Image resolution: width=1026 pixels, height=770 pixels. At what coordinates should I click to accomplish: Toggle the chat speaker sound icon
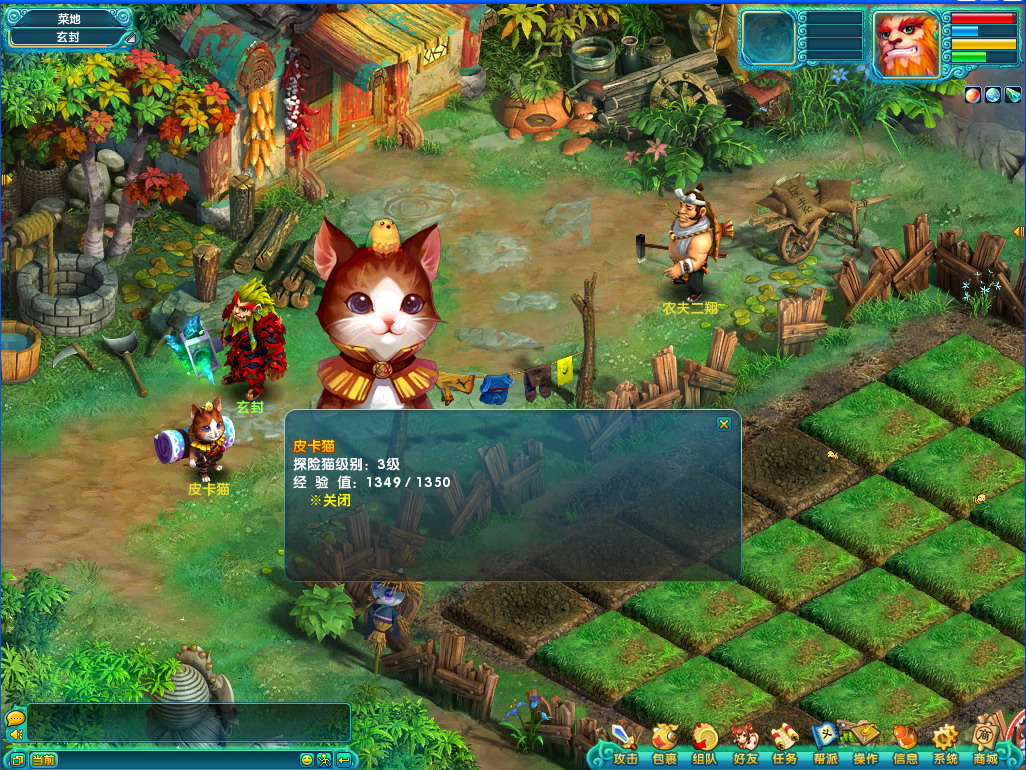(x=15, y=735)
